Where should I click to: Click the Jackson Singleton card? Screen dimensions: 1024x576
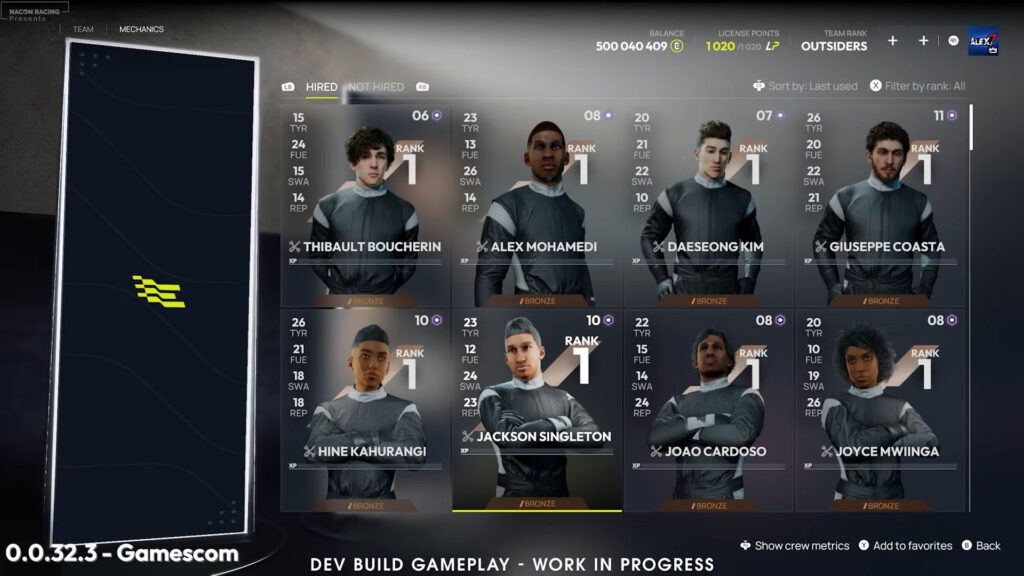537,410
